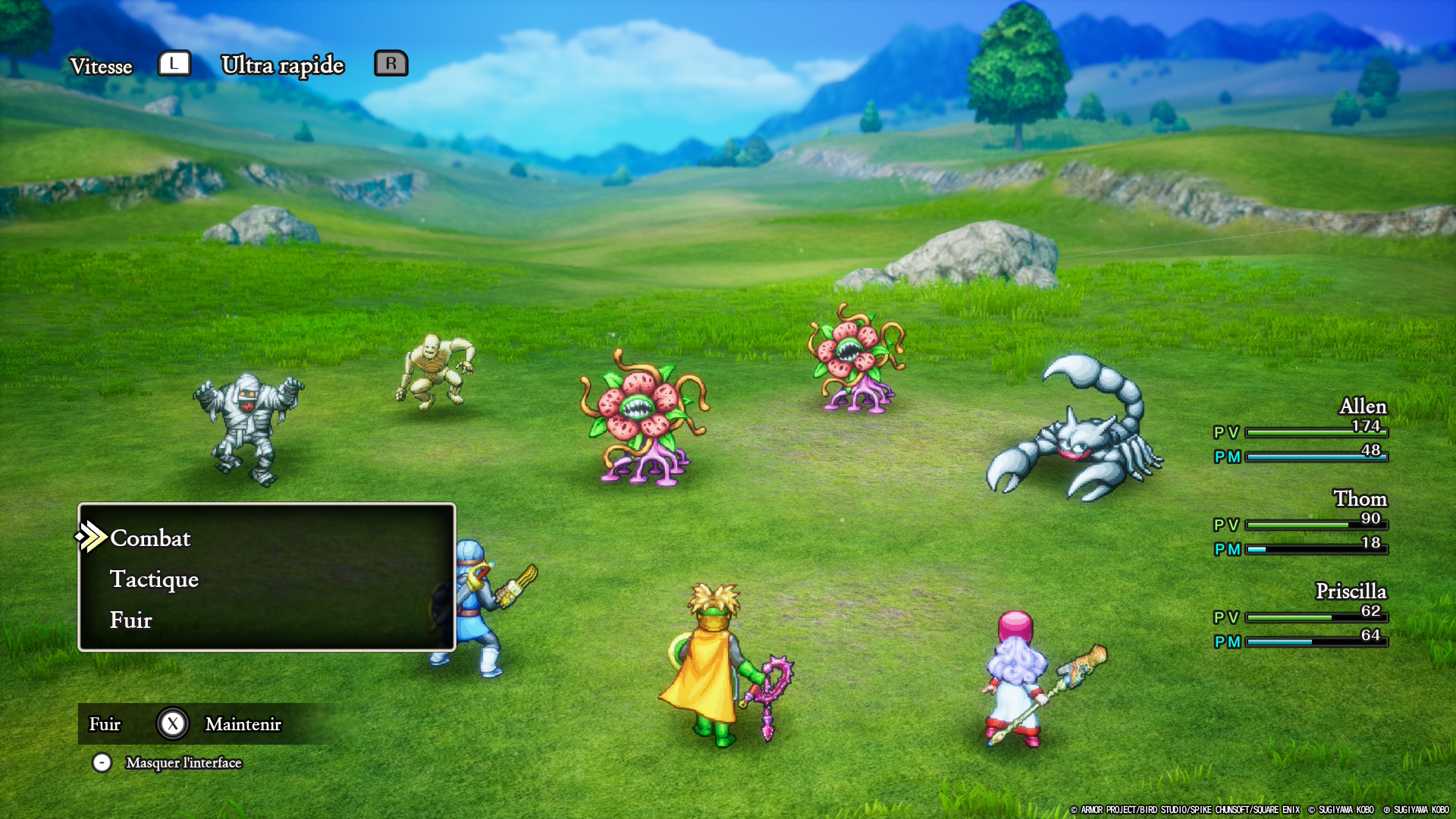The height and width of the screenshot is (819, 1456).
Task: Select Thom's status panel
Action: [x=1301, y=522]
